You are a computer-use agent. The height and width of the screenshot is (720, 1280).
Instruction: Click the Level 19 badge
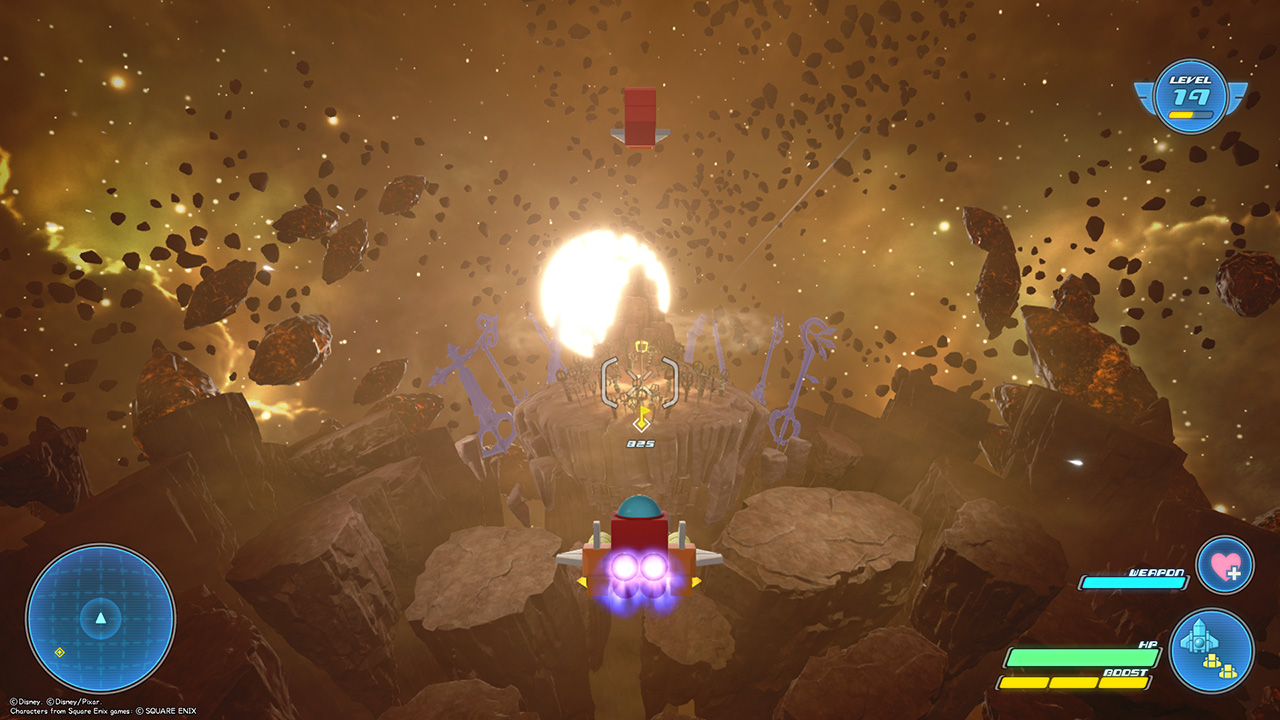tap(1190, 97)
